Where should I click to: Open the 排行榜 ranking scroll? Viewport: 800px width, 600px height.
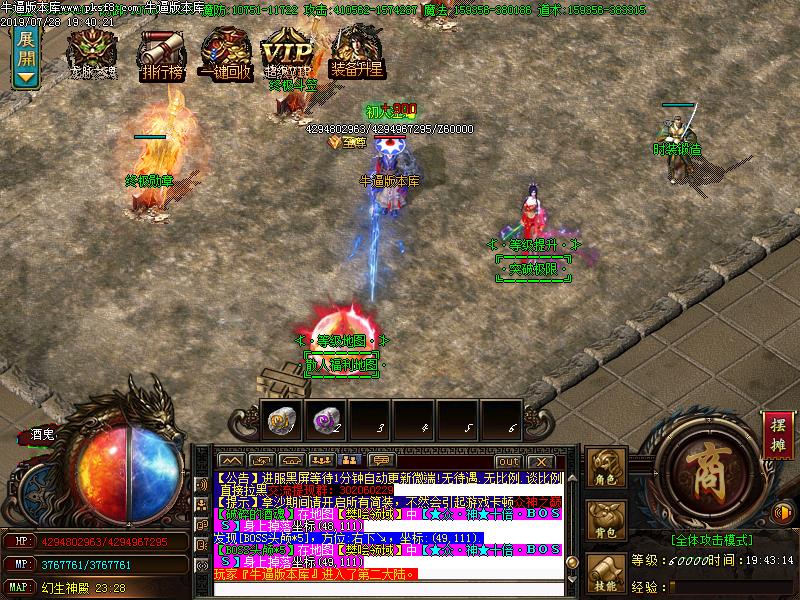click(161, 52)
